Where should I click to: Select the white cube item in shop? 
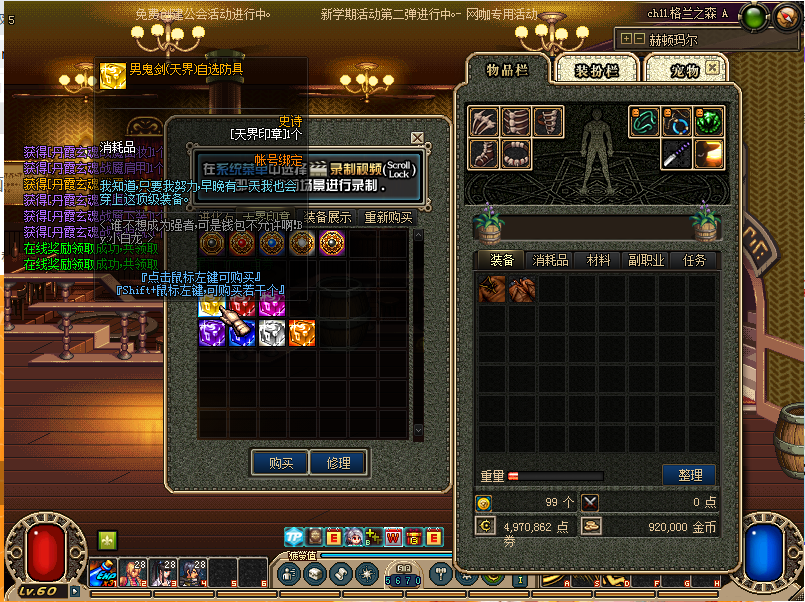click(x=273, y=333)
